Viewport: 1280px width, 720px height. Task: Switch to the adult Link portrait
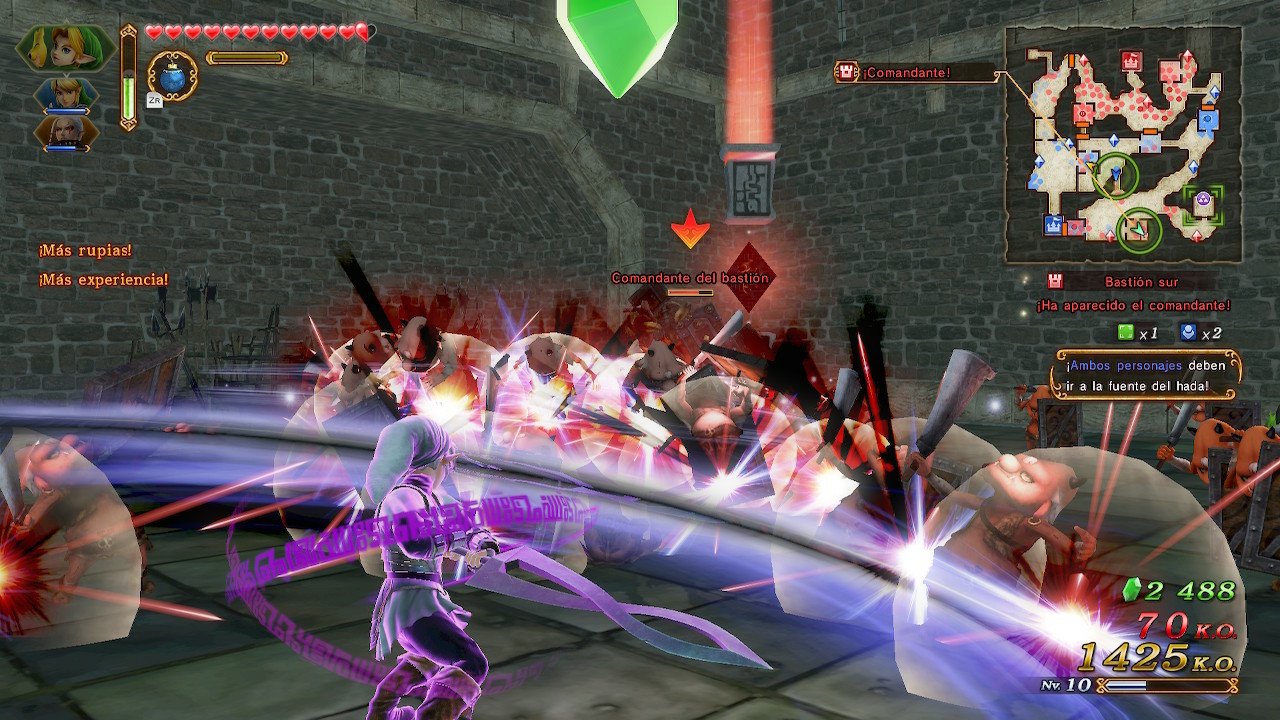[x=67, y=95]
